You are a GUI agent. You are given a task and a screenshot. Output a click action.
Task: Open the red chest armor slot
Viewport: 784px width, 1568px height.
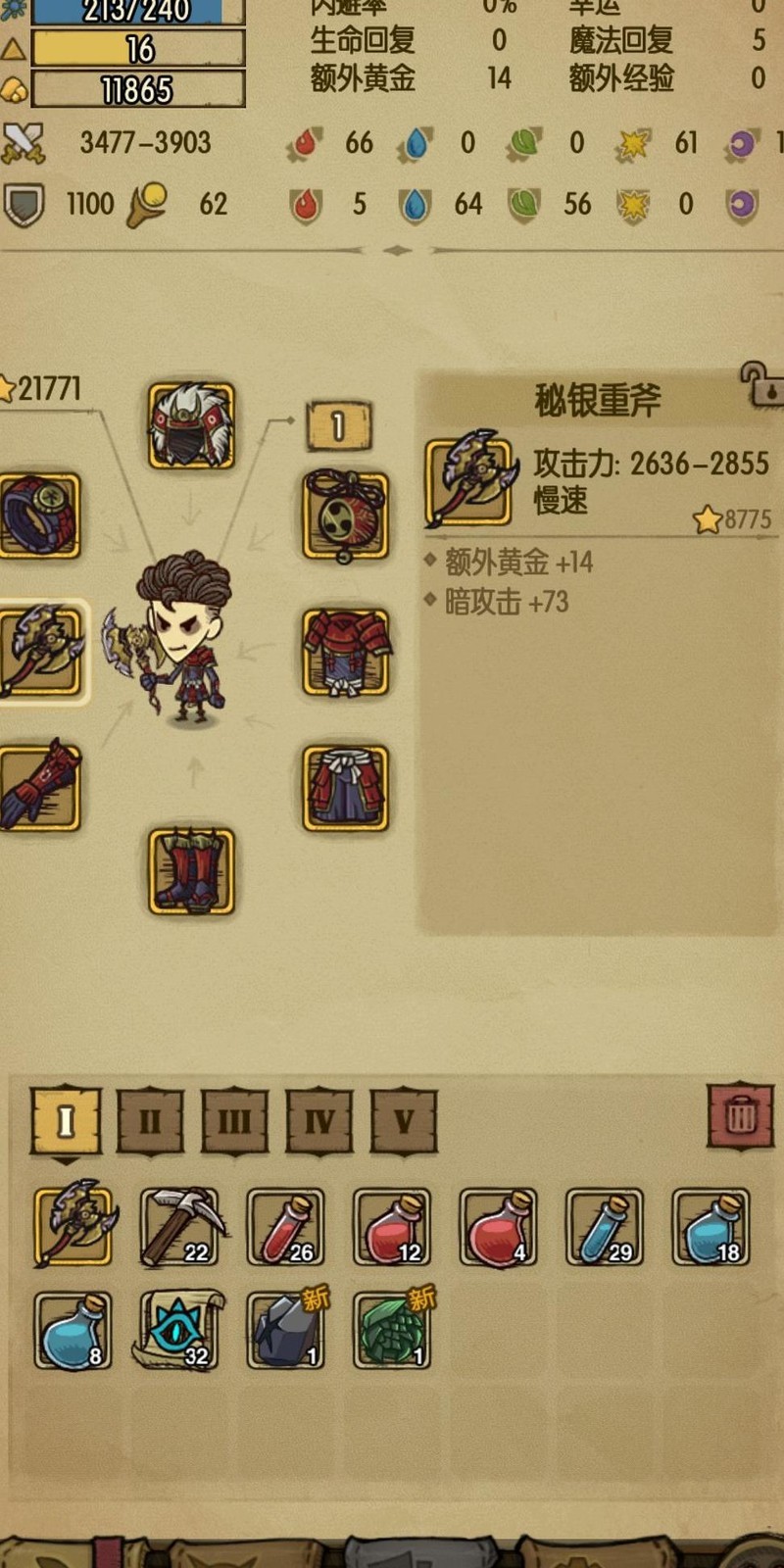pos(345,652)
